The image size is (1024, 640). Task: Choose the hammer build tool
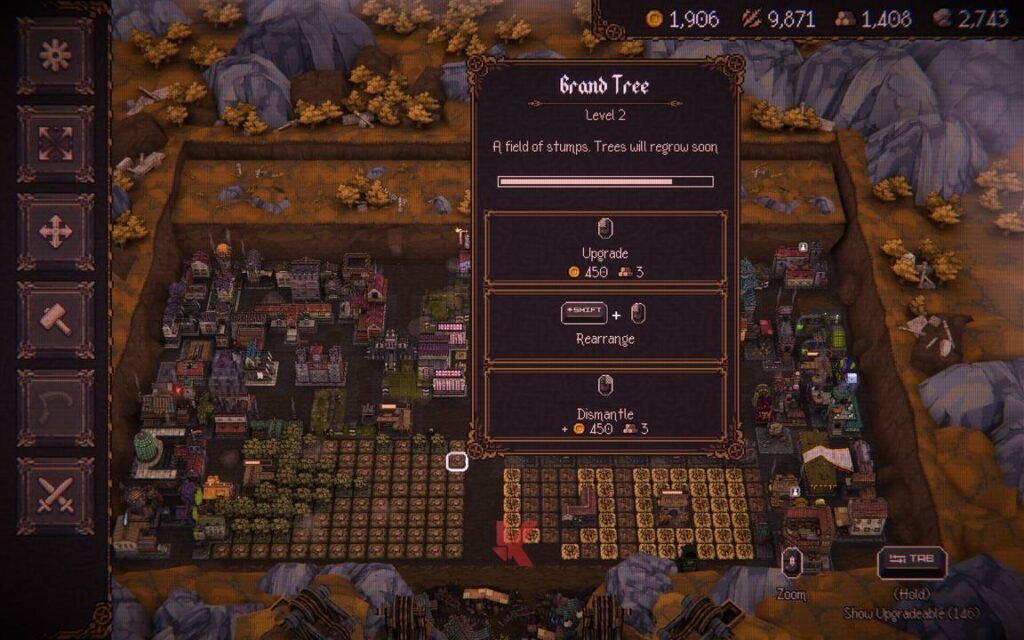click(x=56, y=320)
